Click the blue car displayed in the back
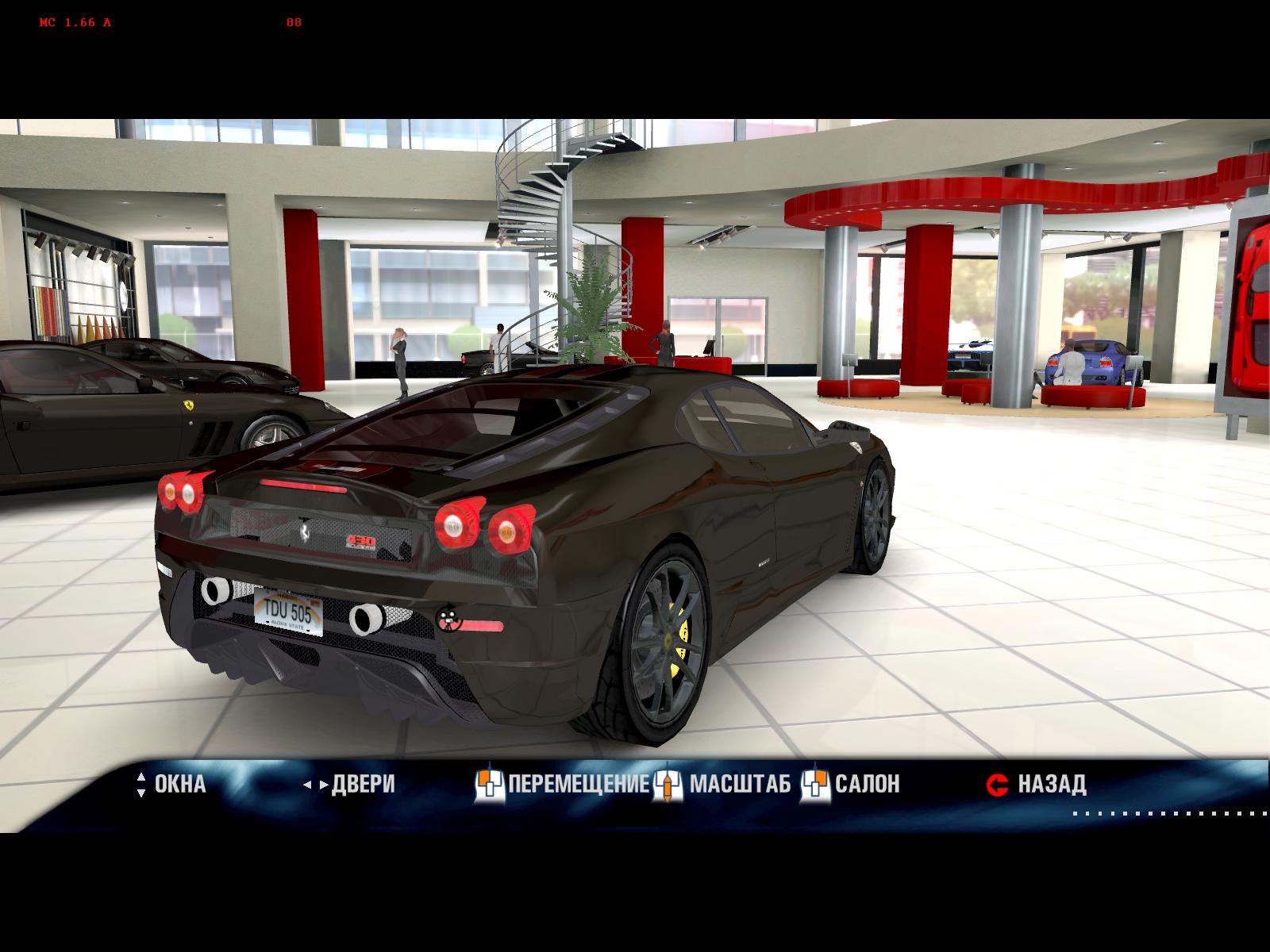 pos(1106,362)
